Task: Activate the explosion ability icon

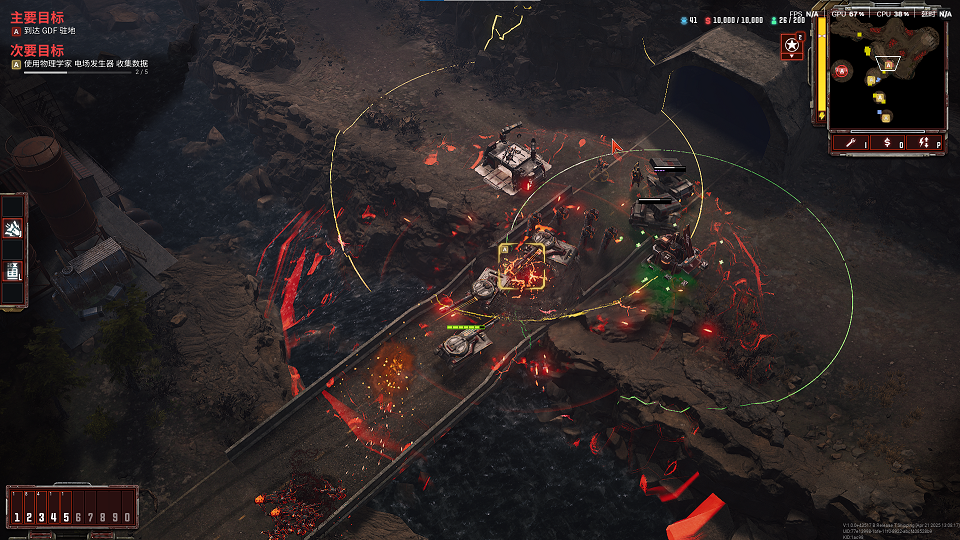Action: point(14,231)
